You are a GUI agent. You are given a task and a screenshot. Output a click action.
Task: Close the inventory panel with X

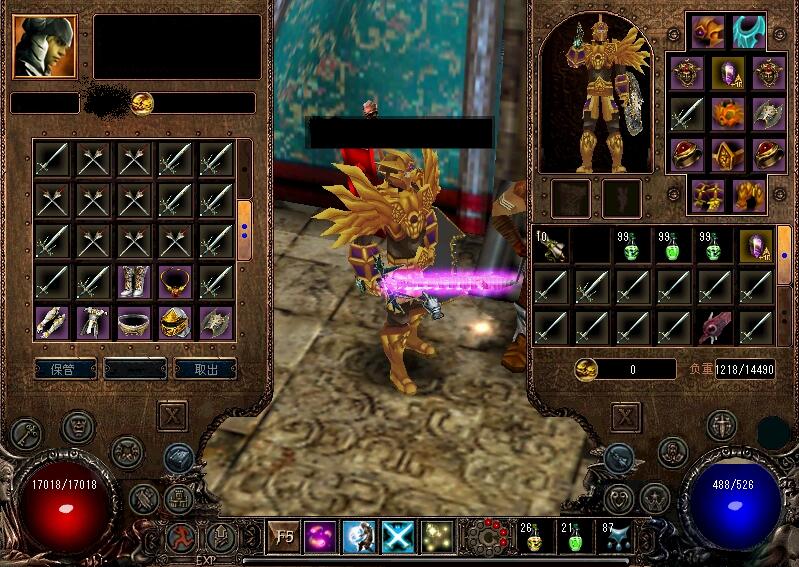pos(625,416)
